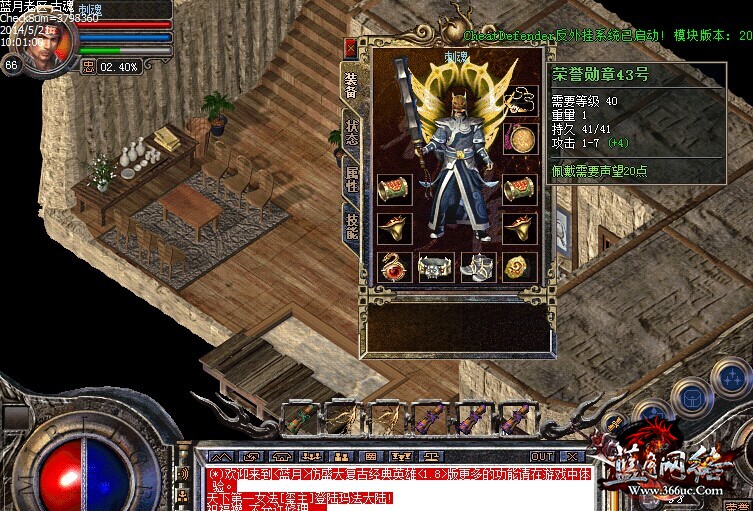Click the OUT button on the chat bar
This screenshot has height=511, width=753.
[x=542, y=456]
